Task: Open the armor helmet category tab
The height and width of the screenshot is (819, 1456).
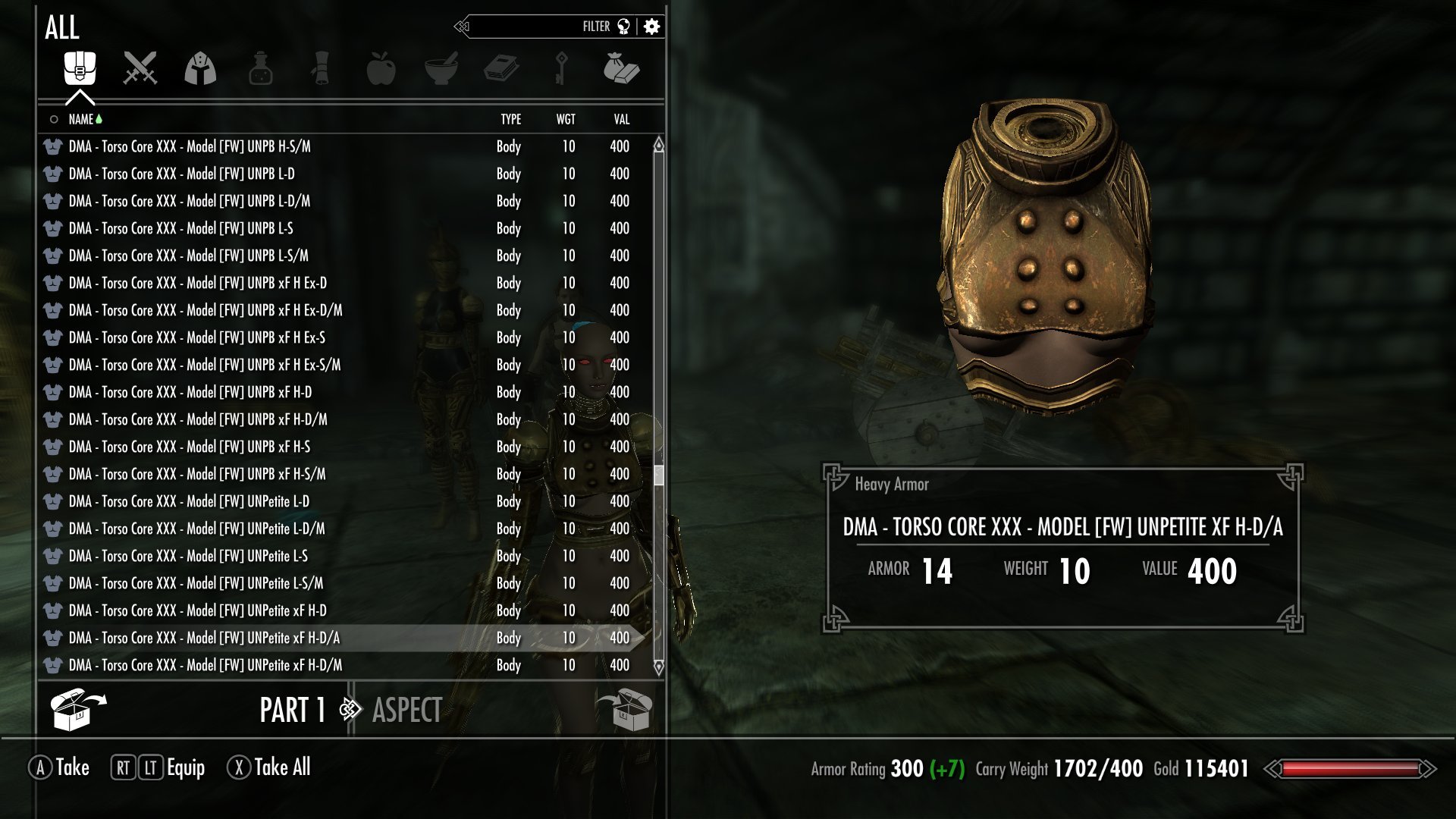Action: point(200,69)
